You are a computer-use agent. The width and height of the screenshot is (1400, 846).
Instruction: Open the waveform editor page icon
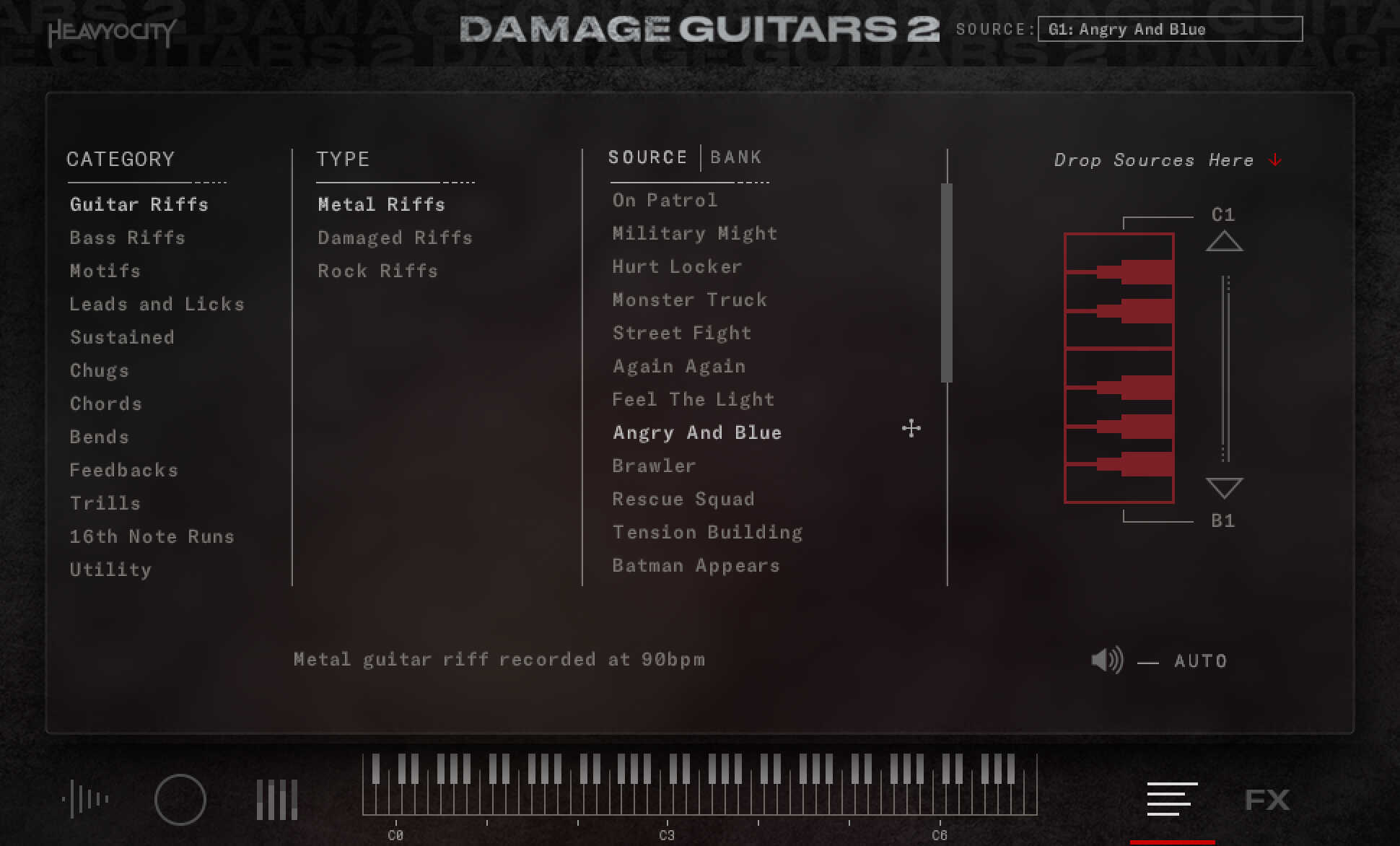88,799
